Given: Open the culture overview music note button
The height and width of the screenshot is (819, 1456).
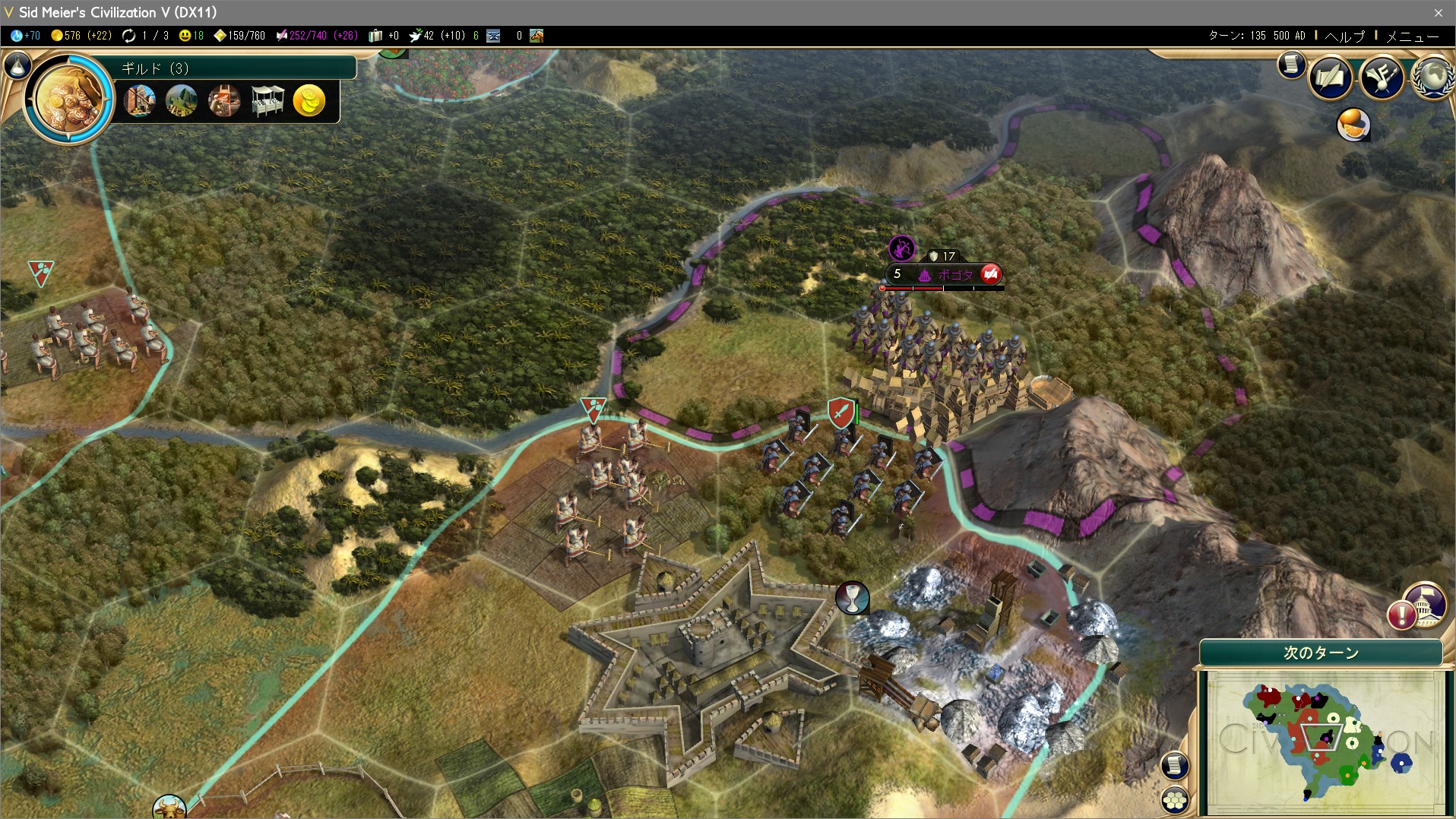Looking at the screenshot, I should (1382, 77).
